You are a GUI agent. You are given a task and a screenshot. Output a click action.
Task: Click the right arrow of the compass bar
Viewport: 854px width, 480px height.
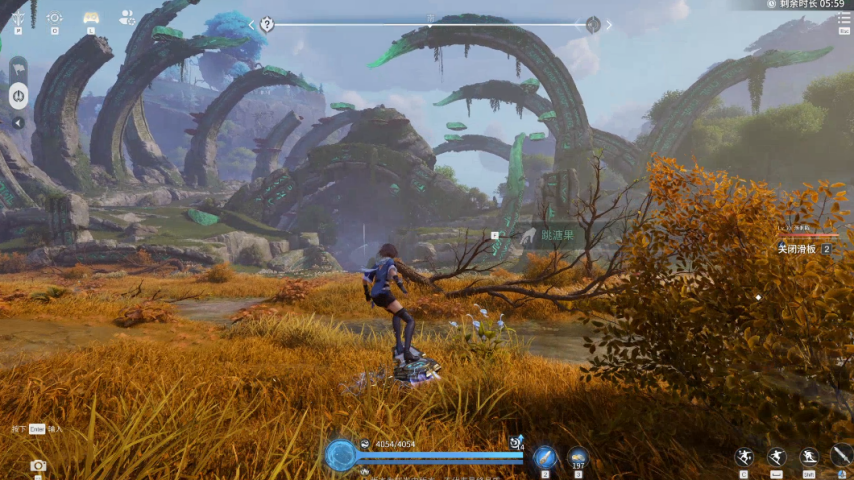tap(609, 25)
